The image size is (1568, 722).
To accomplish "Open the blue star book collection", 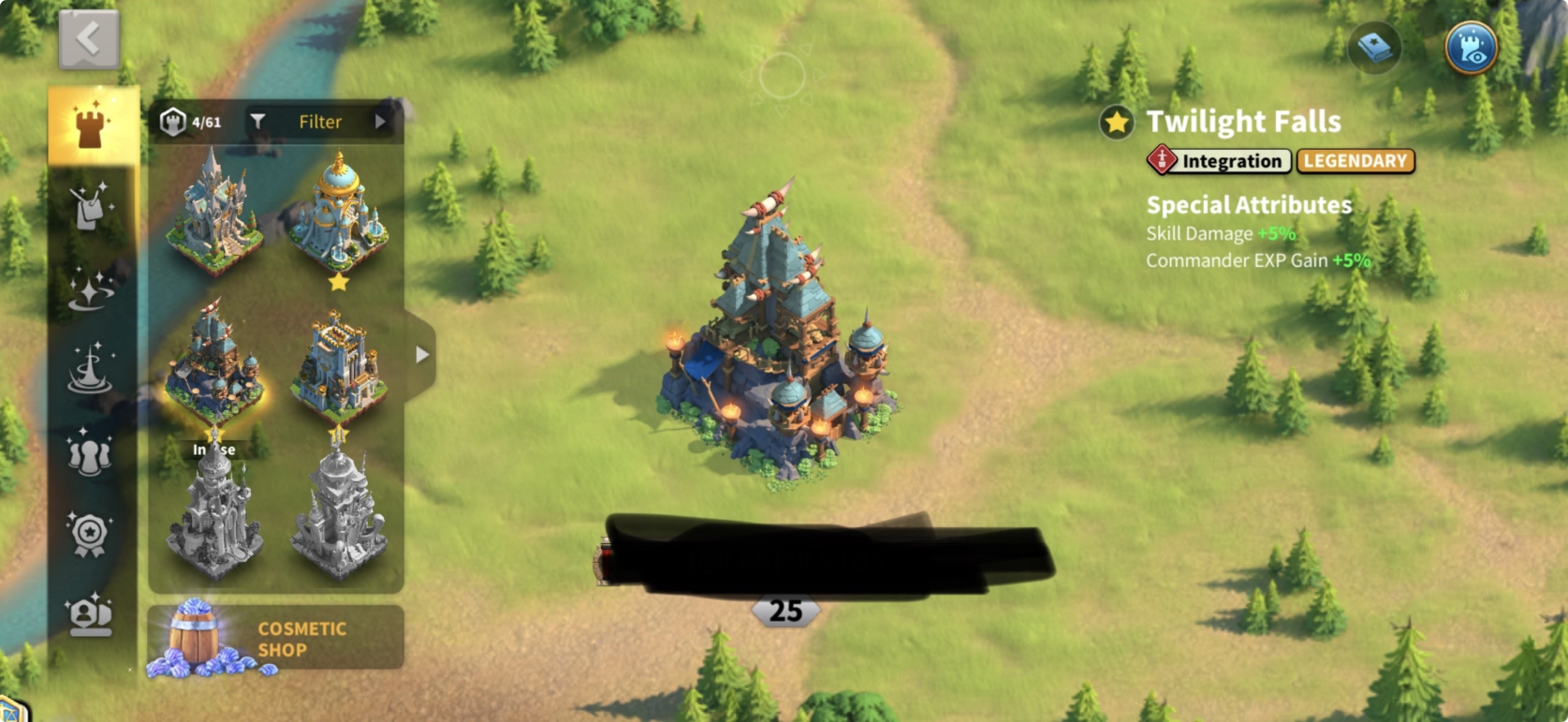I will click(x=1374, y=48).
